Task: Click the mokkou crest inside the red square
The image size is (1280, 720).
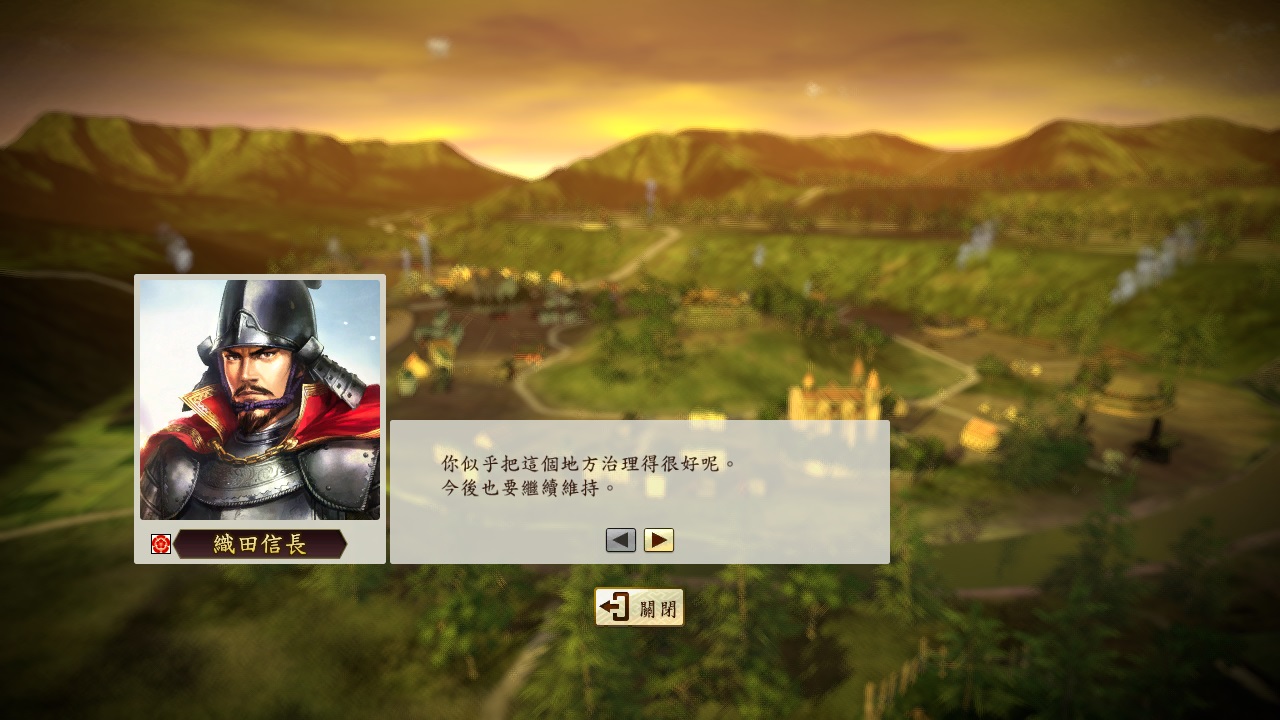Action: pyautogui.click(x=160, y=546)
